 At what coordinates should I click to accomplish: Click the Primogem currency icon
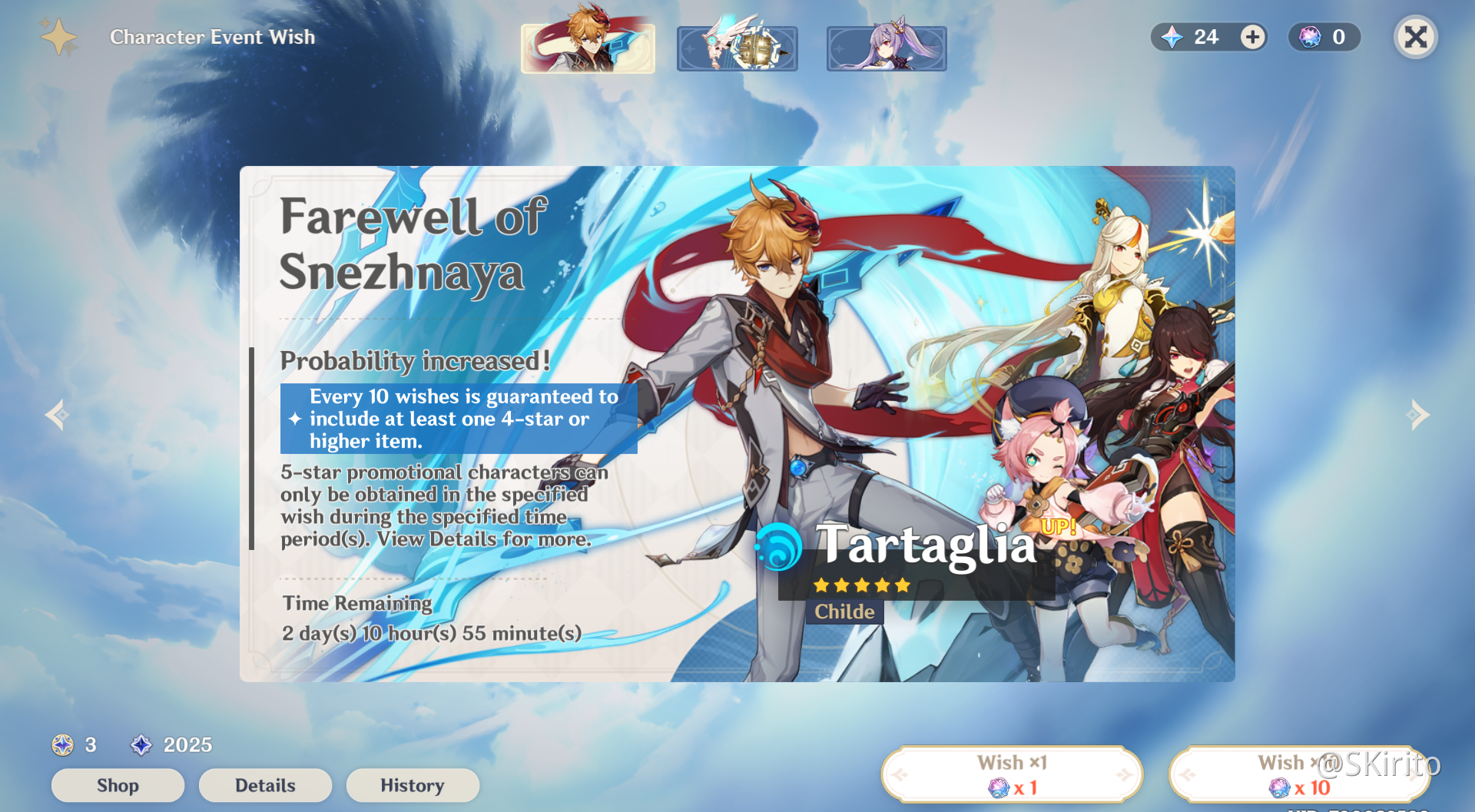point(141,744)
